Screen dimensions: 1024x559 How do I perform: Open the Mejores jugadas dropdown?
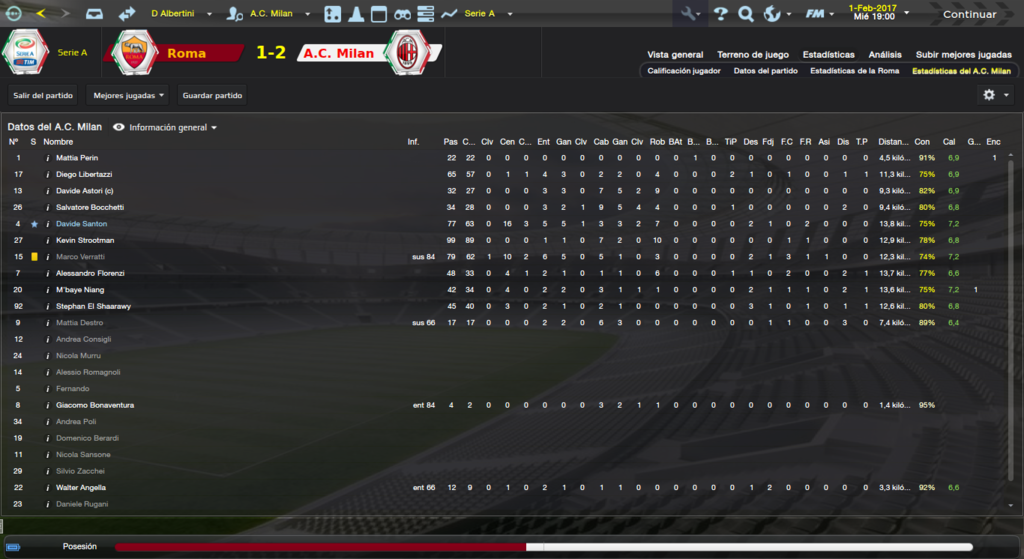(128, 95)
